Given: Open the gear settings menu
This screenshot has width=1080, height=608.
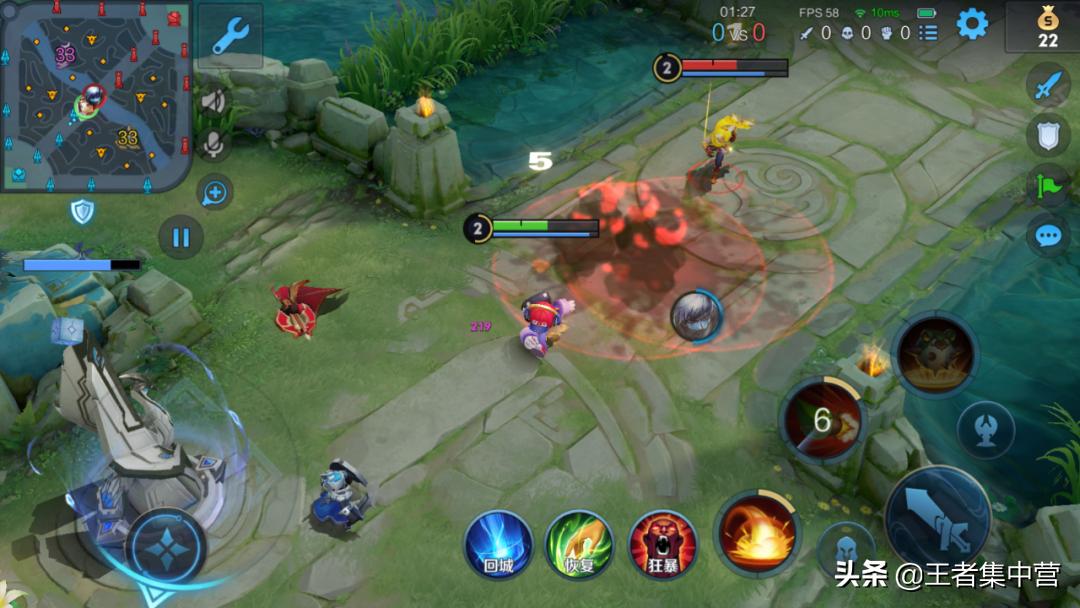Looking at the screenshot, I should [x=972, y=24].
